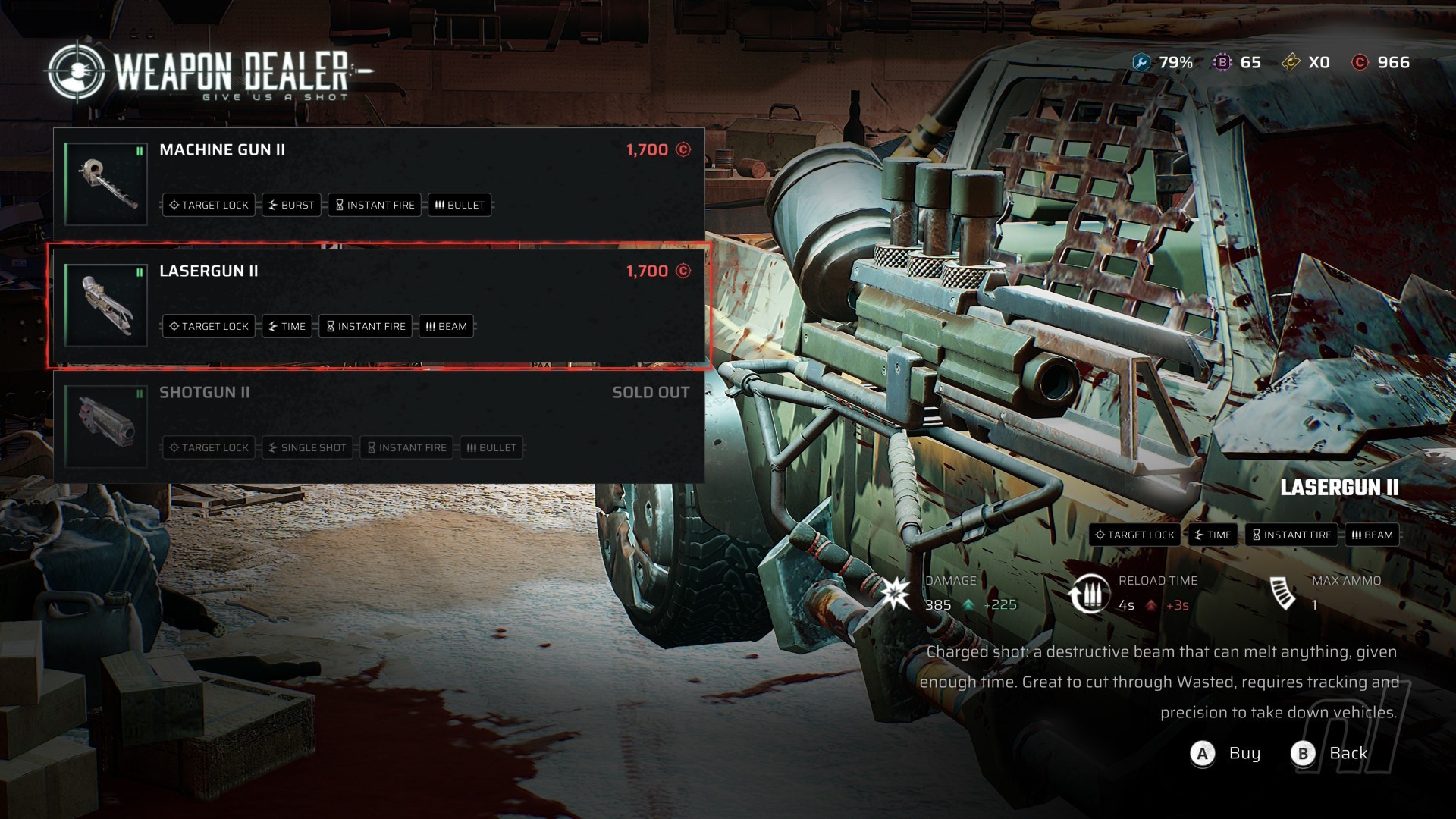Click the Machine Gun II thumbnail image
This screenshot has width=1456, height=819.
coord(106,184)
